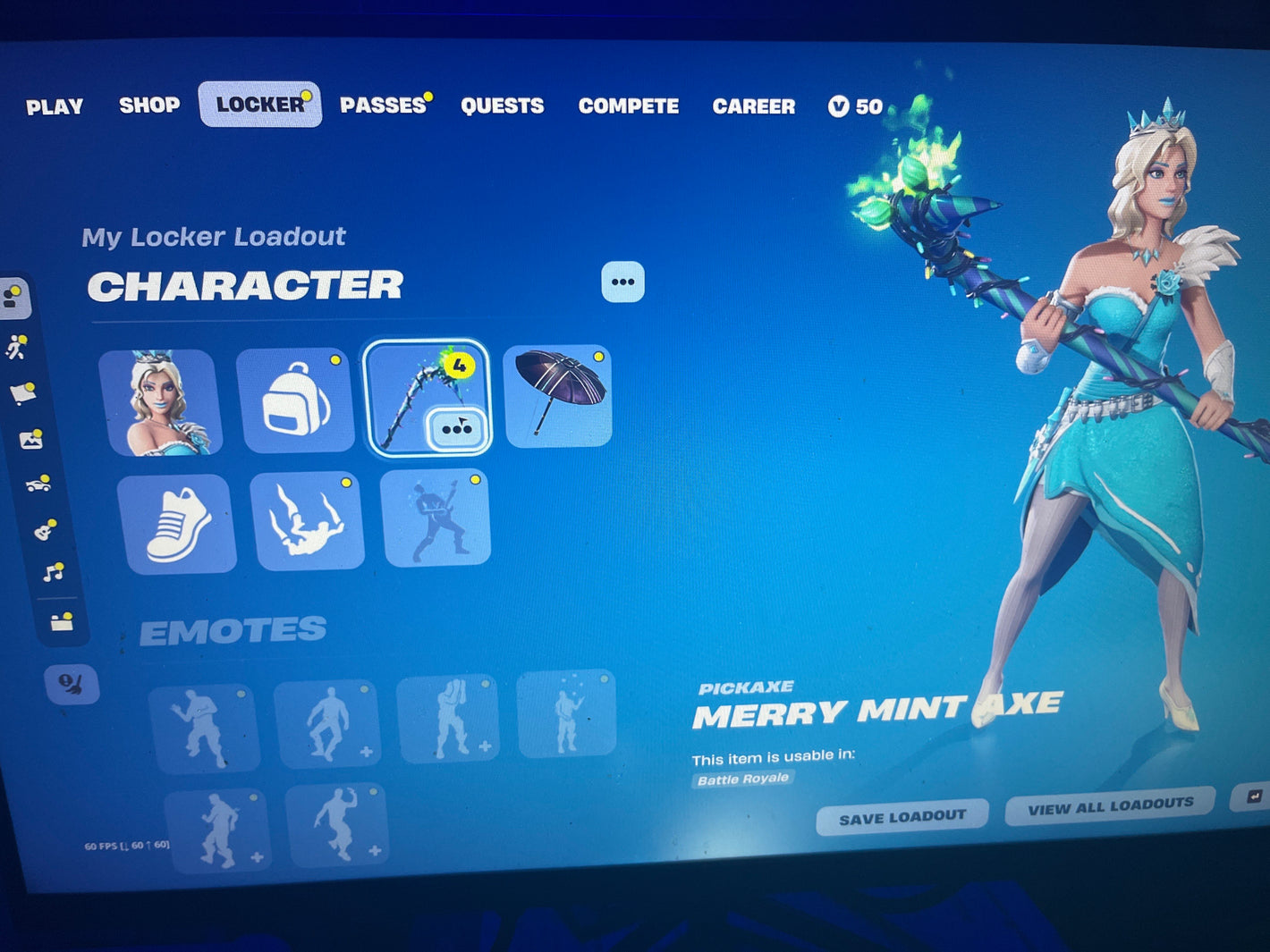
Task: Go to the SHOP tab
Action: [x=149, y=105]
